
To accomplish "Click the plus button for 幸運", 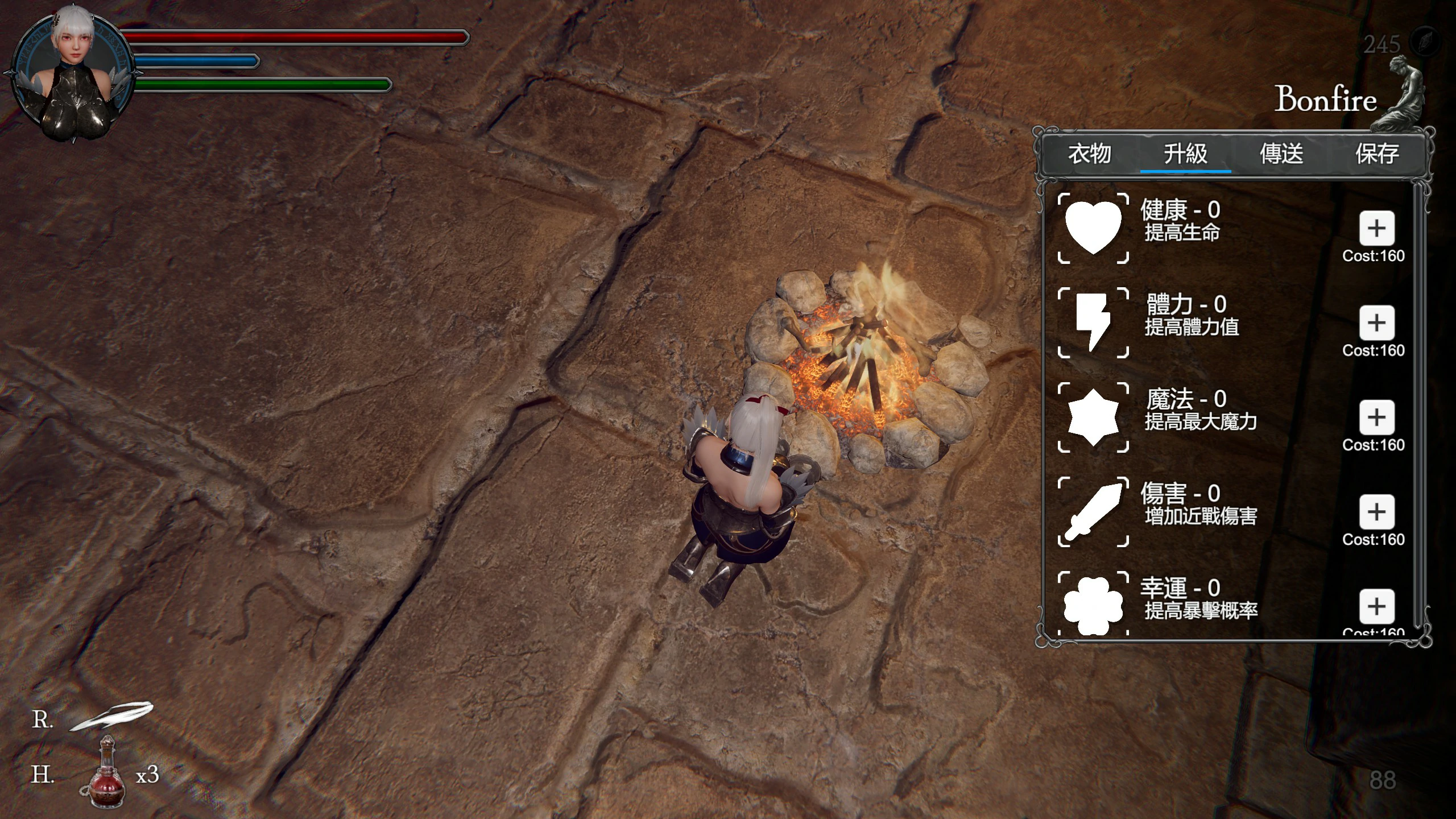I will (1376, 606).
